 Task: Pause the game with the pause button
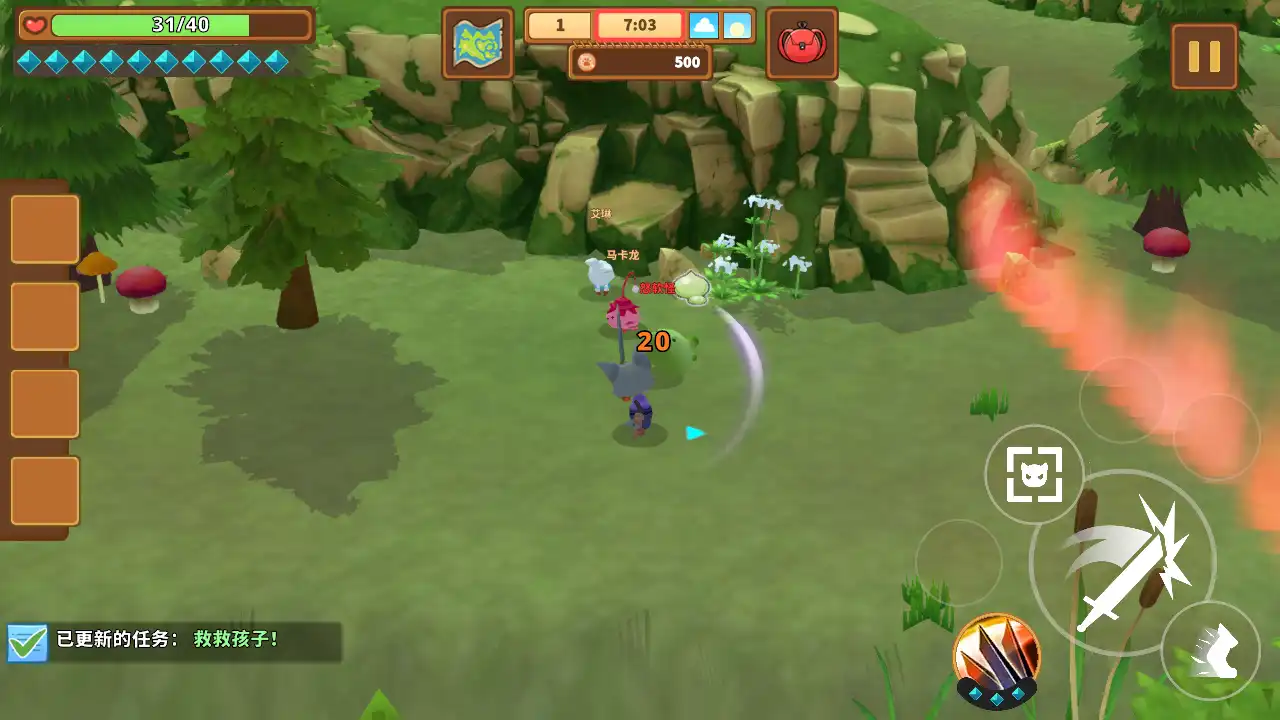pos(1204,56)
